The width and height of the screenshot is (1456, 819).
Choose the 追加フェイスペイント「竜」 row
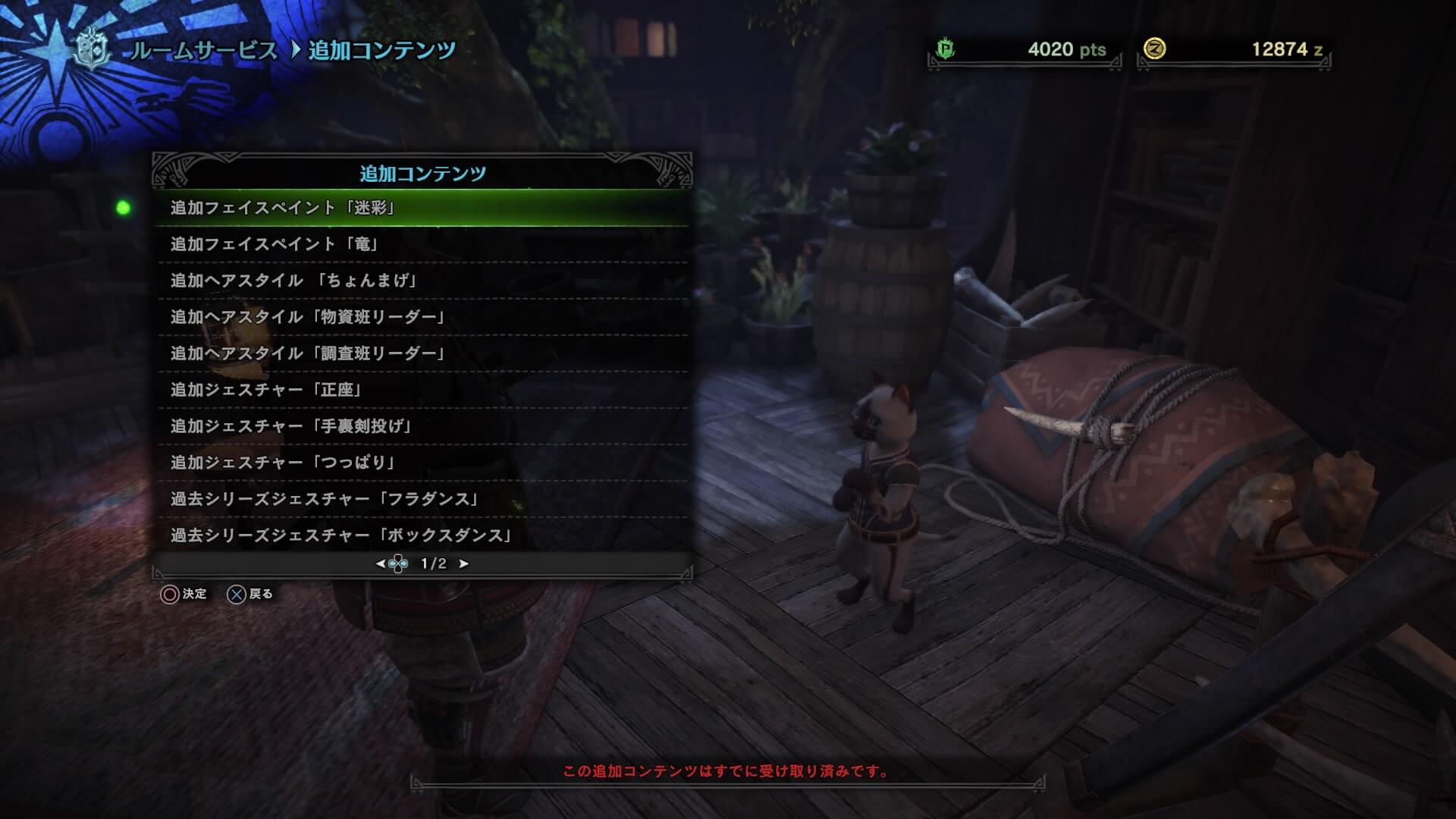click(x=422, y=244)
